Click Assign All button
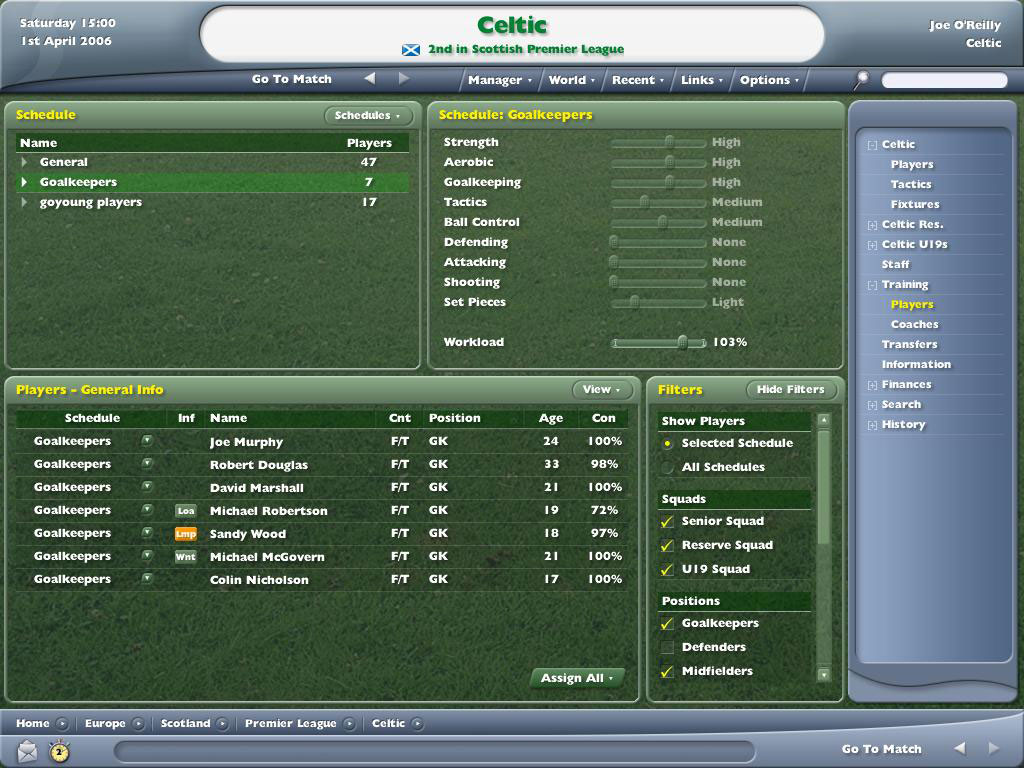The image size is (1024, 768). click(577, 678)
